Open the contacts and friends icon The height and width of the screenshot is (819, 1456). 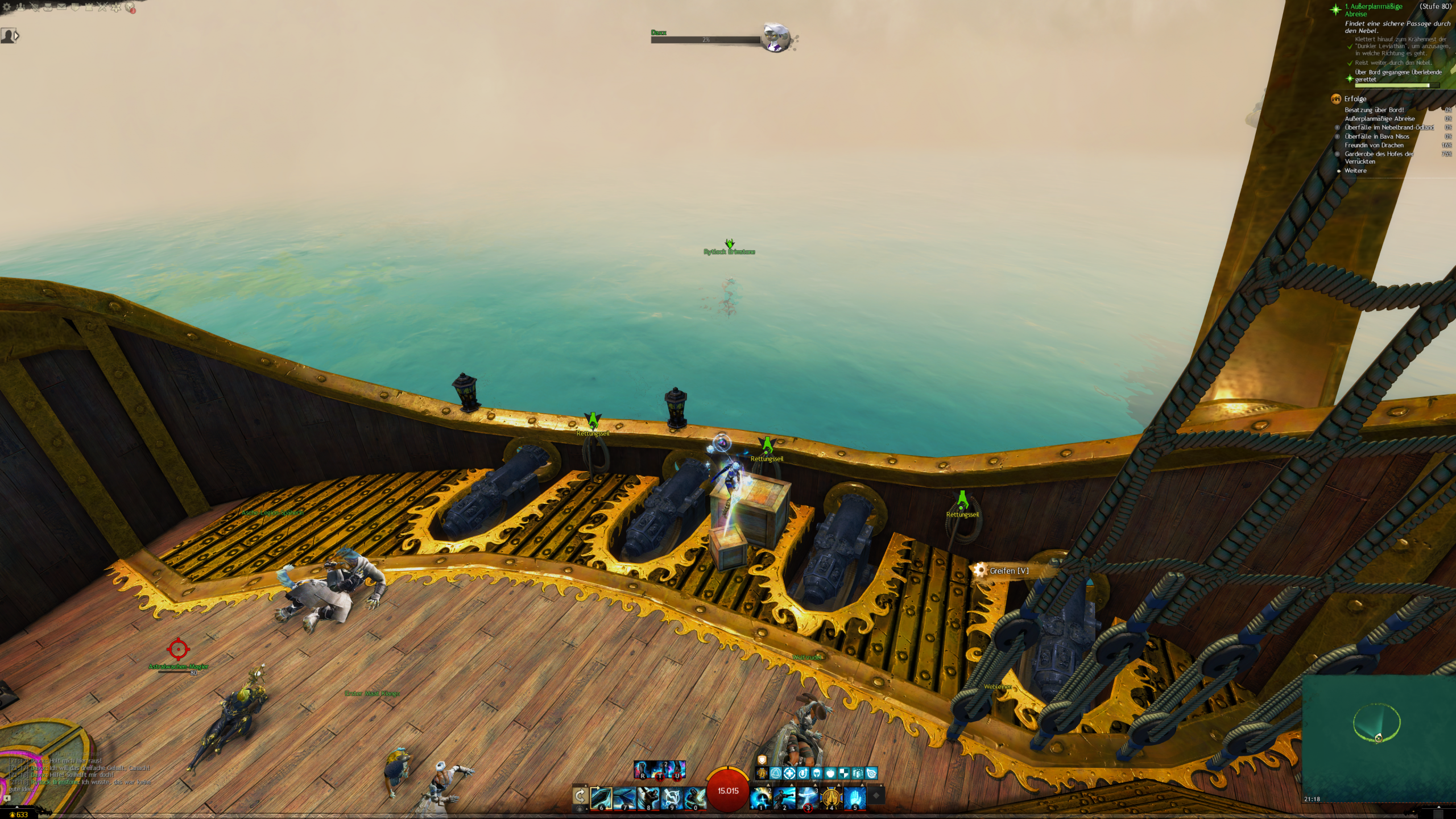coord(21,7)
